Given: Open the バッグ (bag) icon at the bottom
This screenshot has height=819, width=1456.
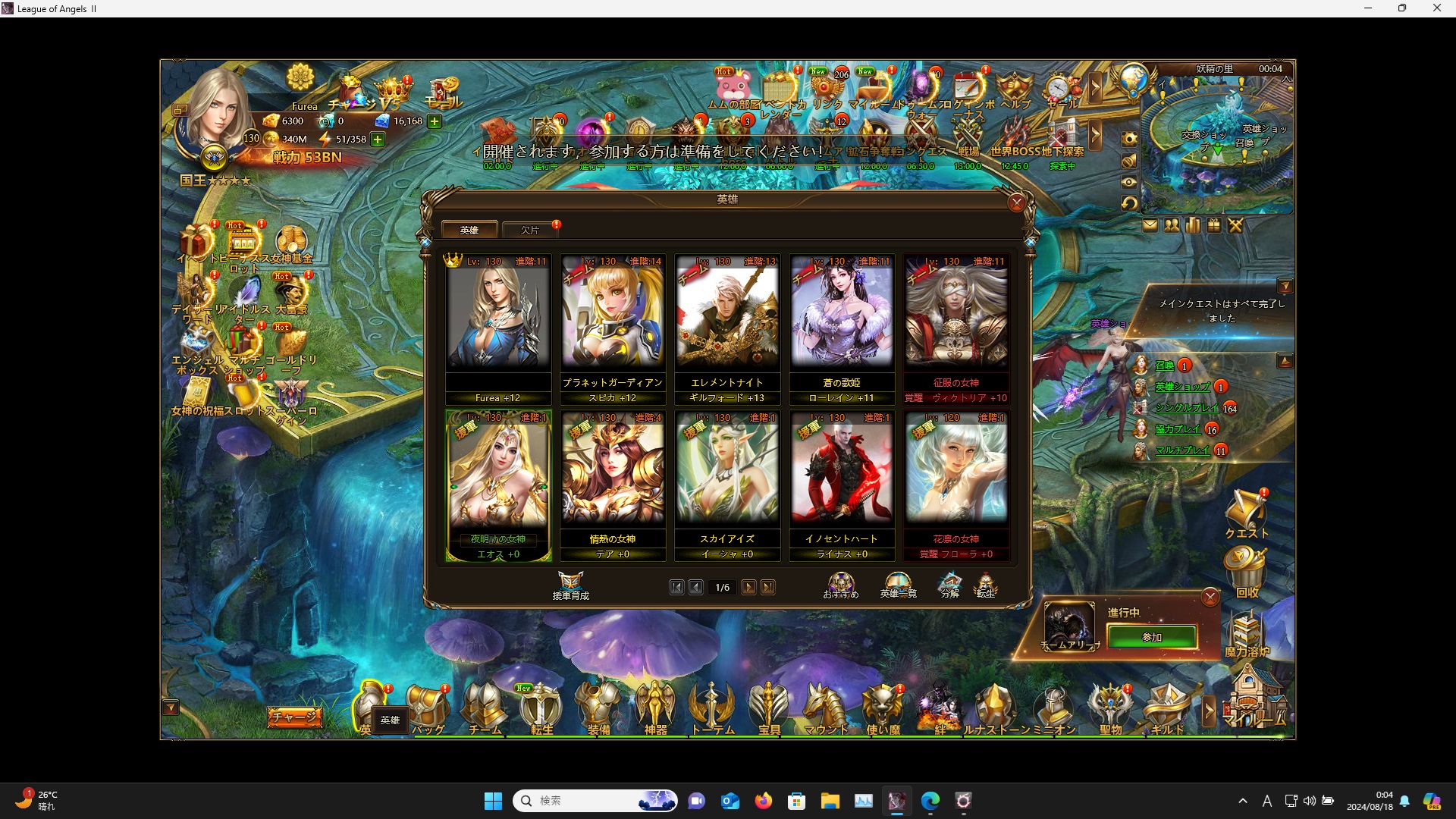Looking at the screenshot, I should 427,704.
